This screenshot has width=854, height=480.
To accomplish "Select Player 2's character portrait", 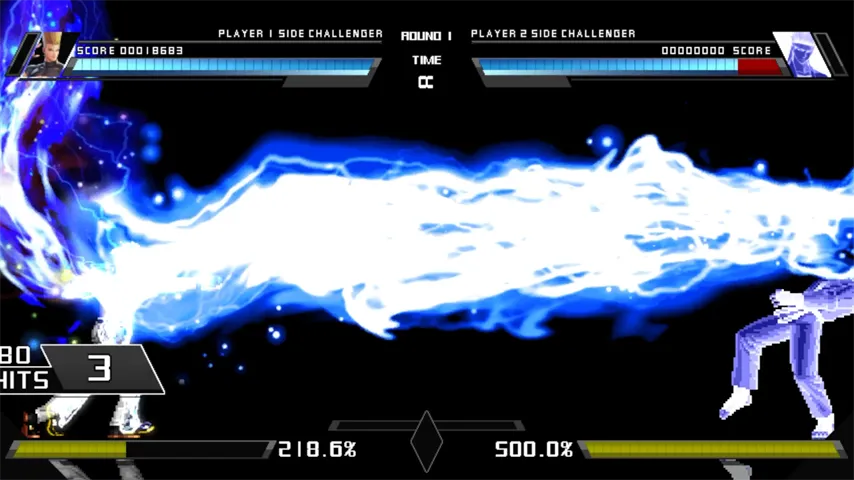I will click(x=804, y=54).
